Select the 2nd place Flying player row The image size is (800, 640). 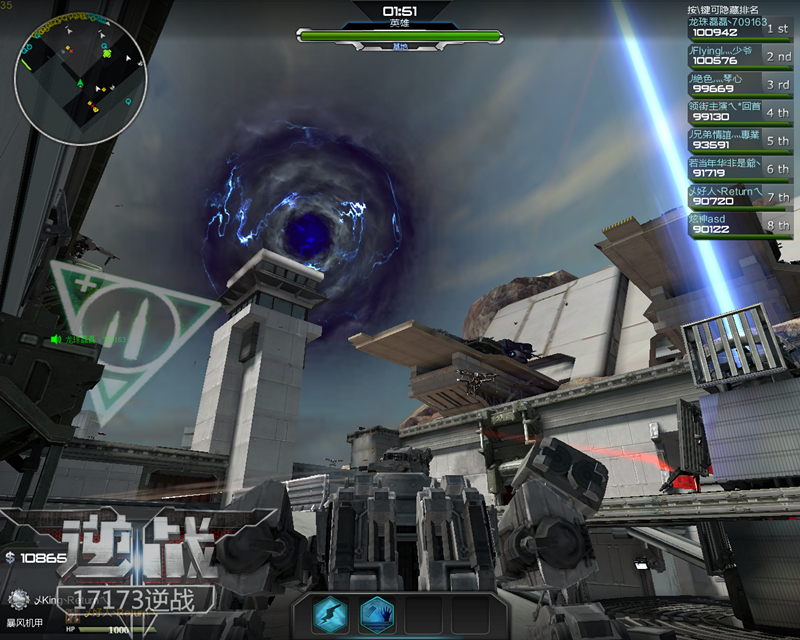click(740, 55)
